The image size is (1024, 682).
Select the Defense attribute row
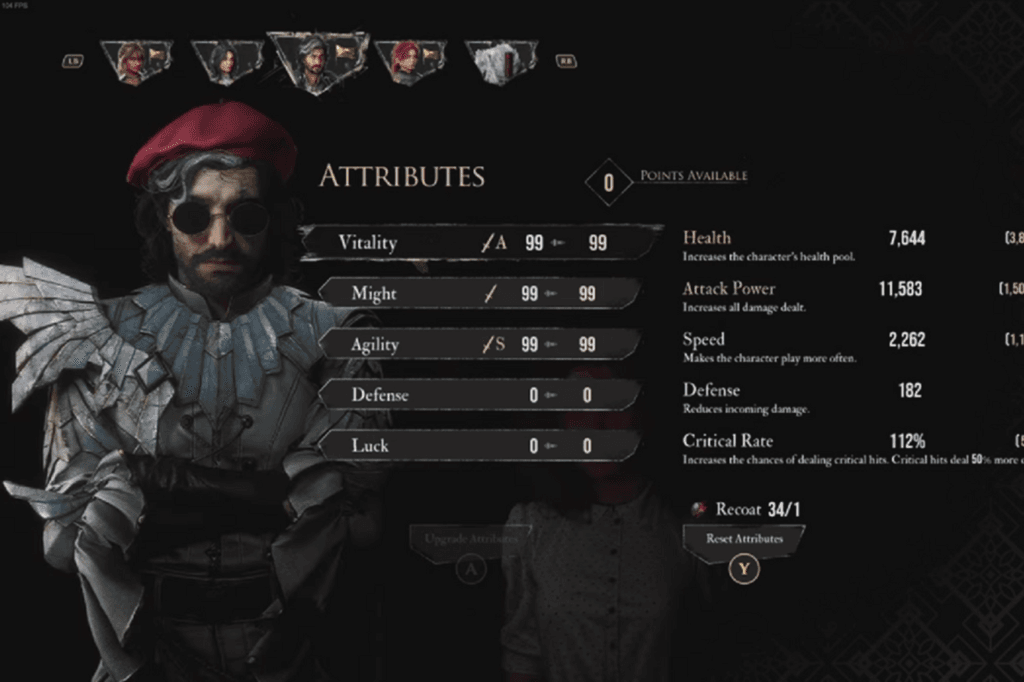coord(480,395)
